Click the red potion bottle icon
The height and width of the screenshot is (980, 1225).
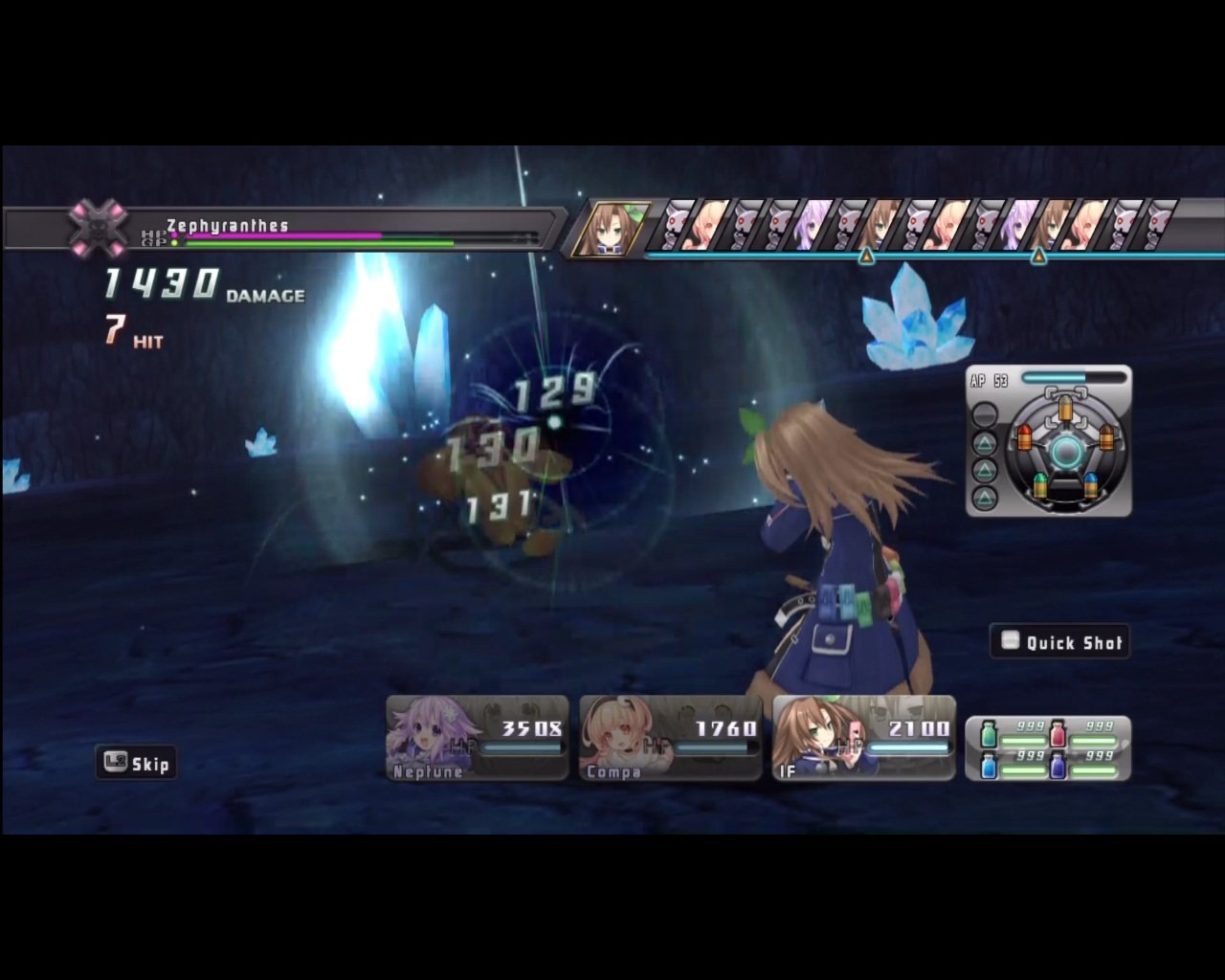point(1058,735)
